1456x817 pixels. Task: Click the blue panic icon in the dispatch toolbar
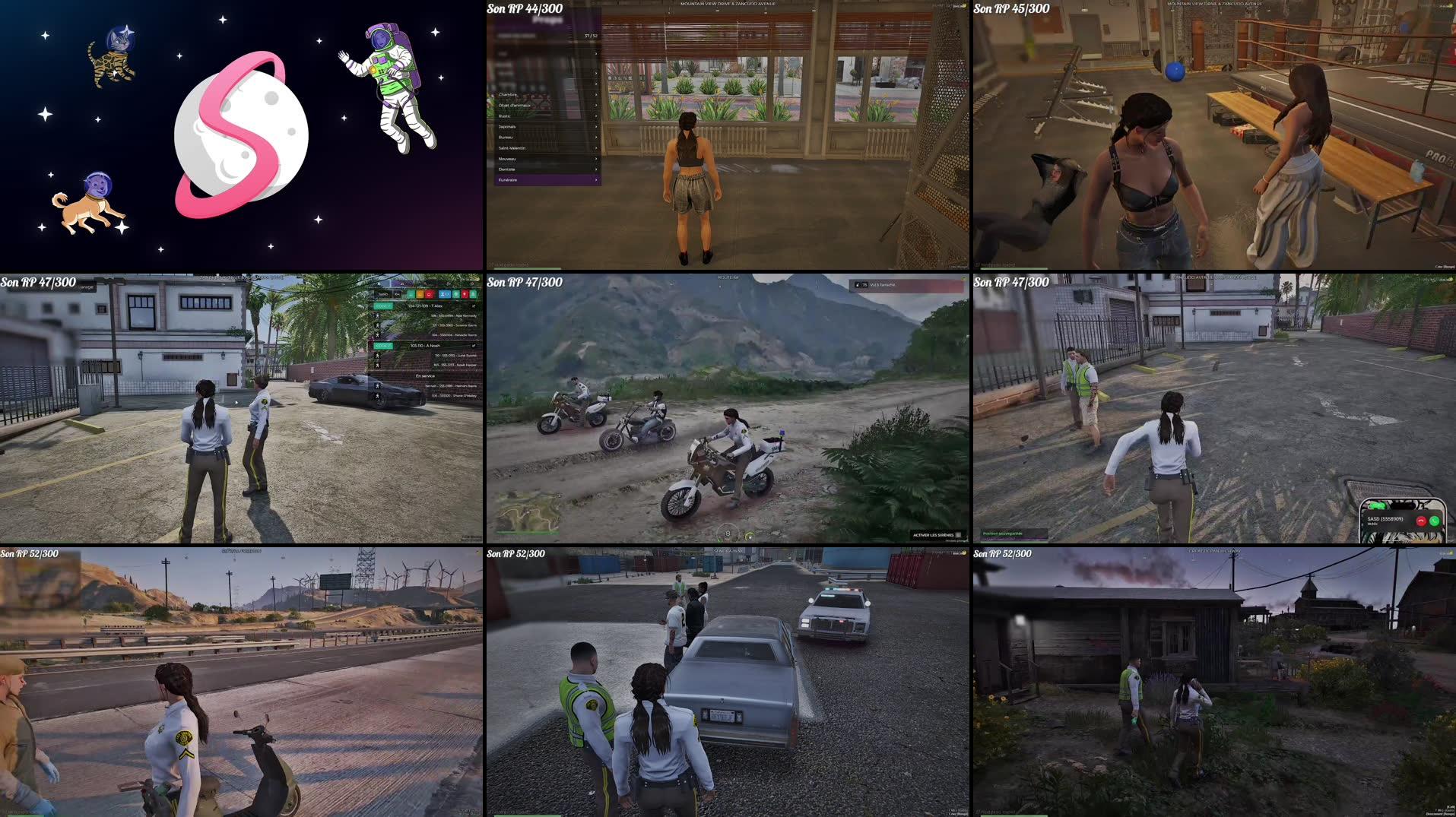click(x=444, y=295)
